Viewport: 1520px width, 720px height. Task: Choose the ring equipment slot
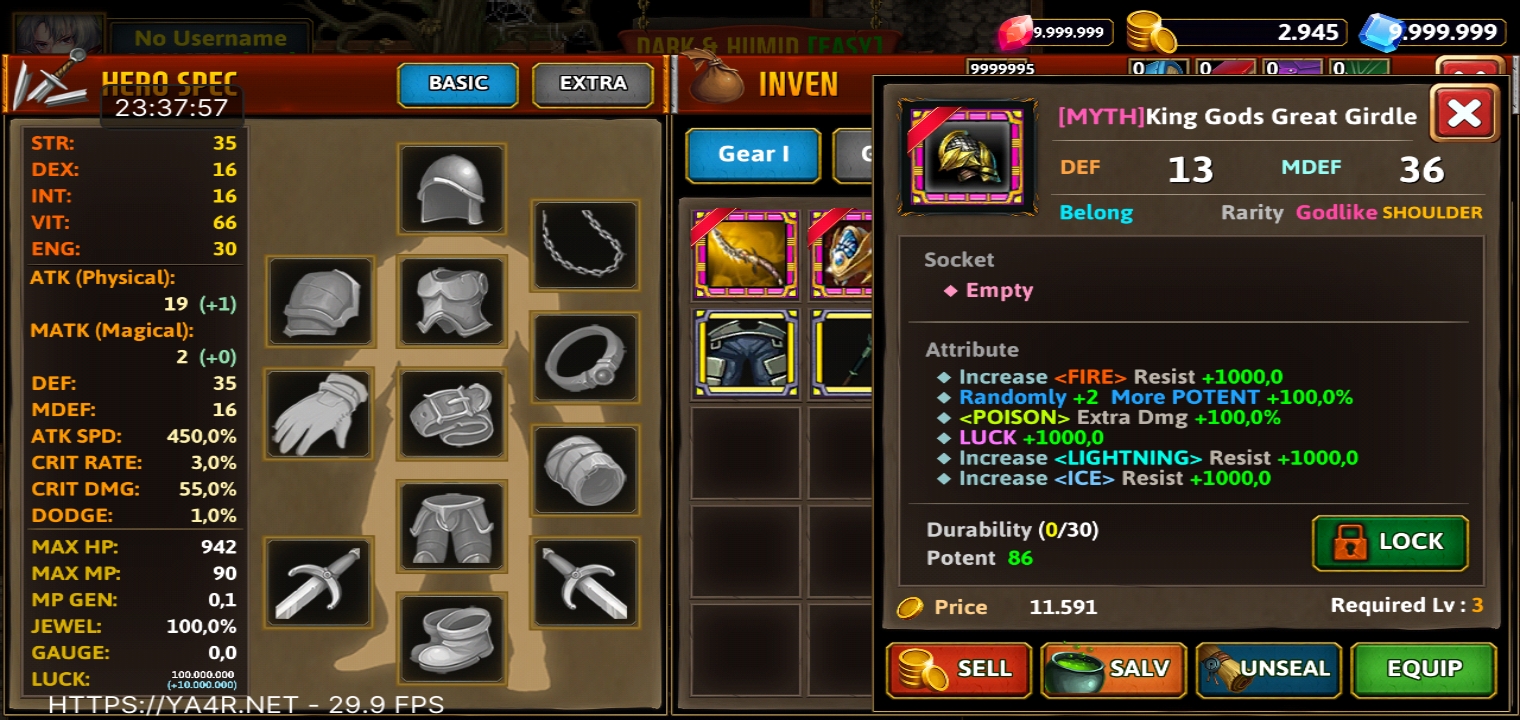coord(584,358)
